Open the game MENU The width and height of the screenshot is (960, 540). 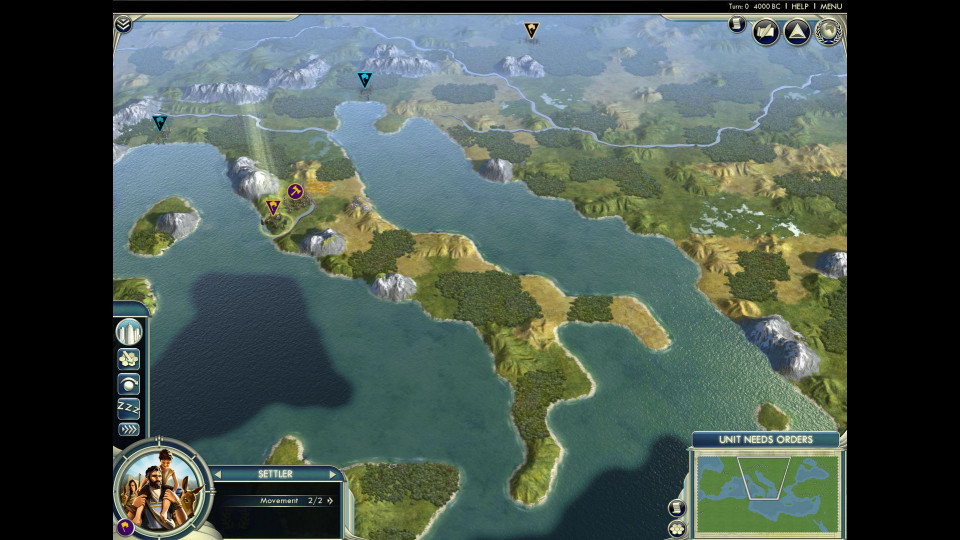coord(830,6)
